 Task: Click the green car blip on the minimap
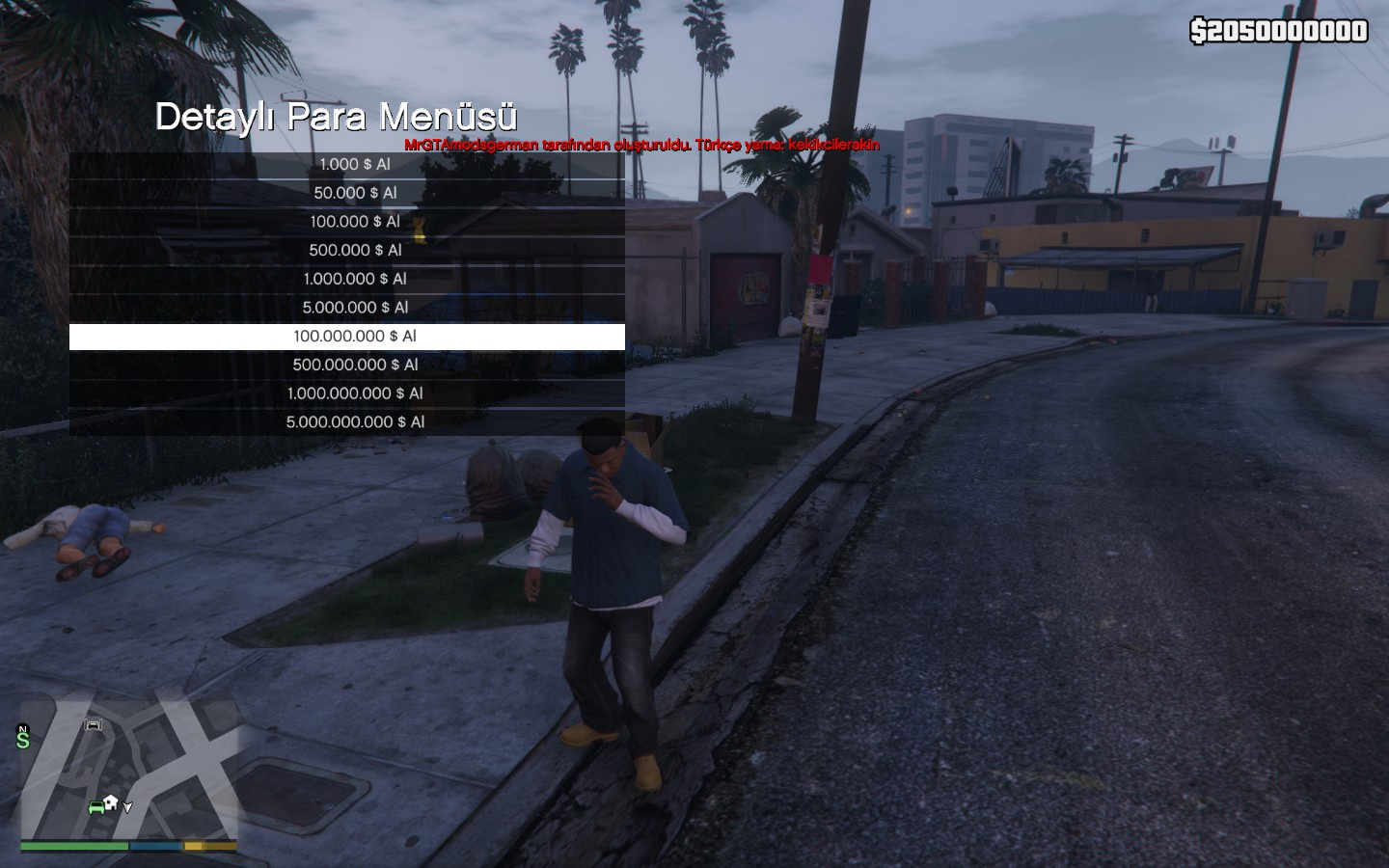96,806
